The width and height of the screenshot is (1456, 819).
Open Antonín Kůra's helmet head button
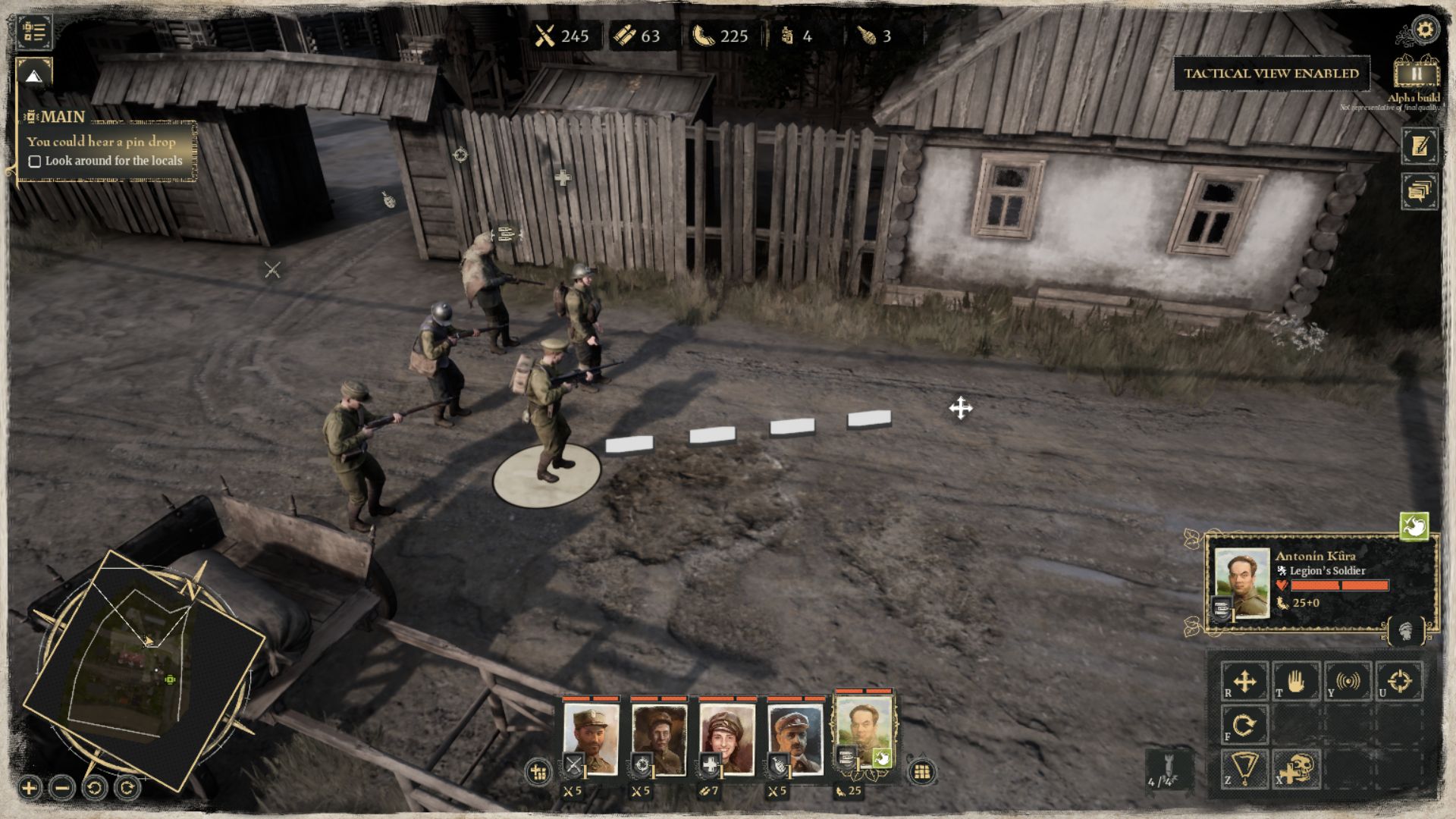pos(1407,631)
